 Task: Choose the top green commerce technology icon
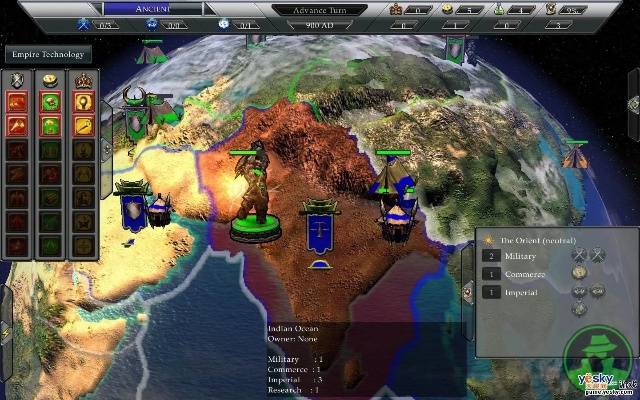(x=50, y=100)
